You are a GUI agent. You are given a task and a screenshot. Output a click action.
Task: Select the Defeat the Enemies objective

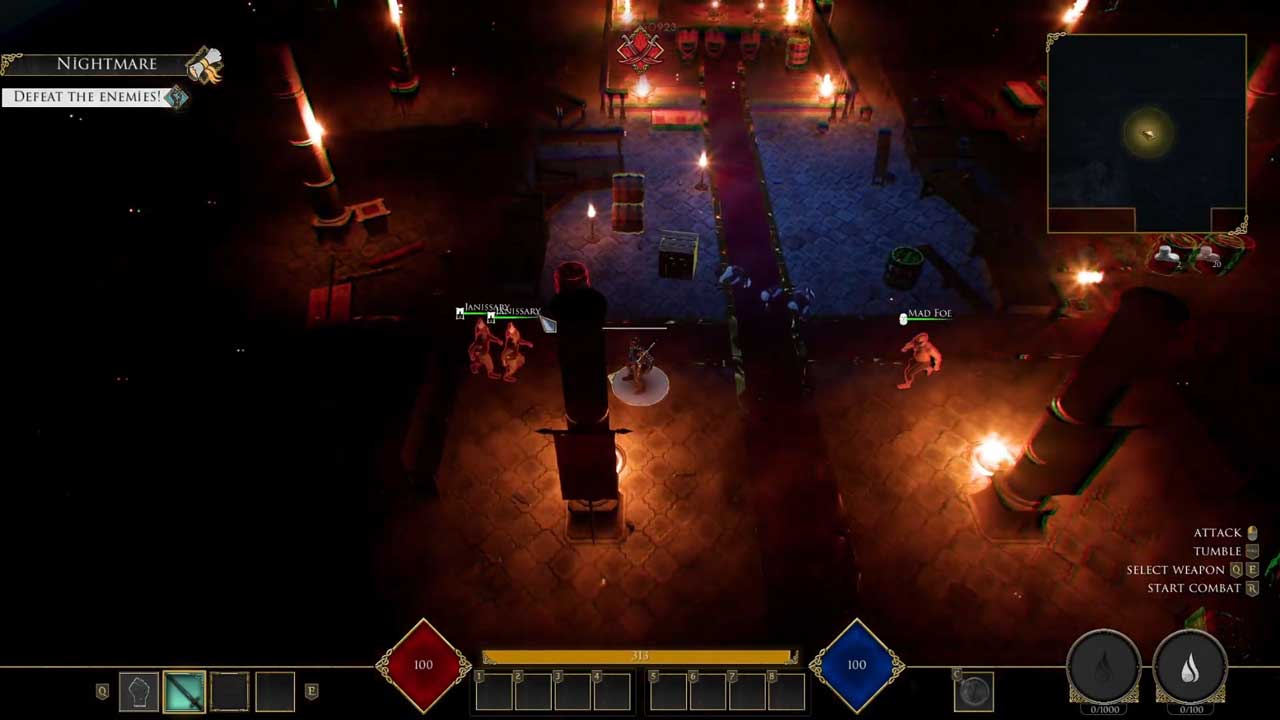[x=87, y=97]
